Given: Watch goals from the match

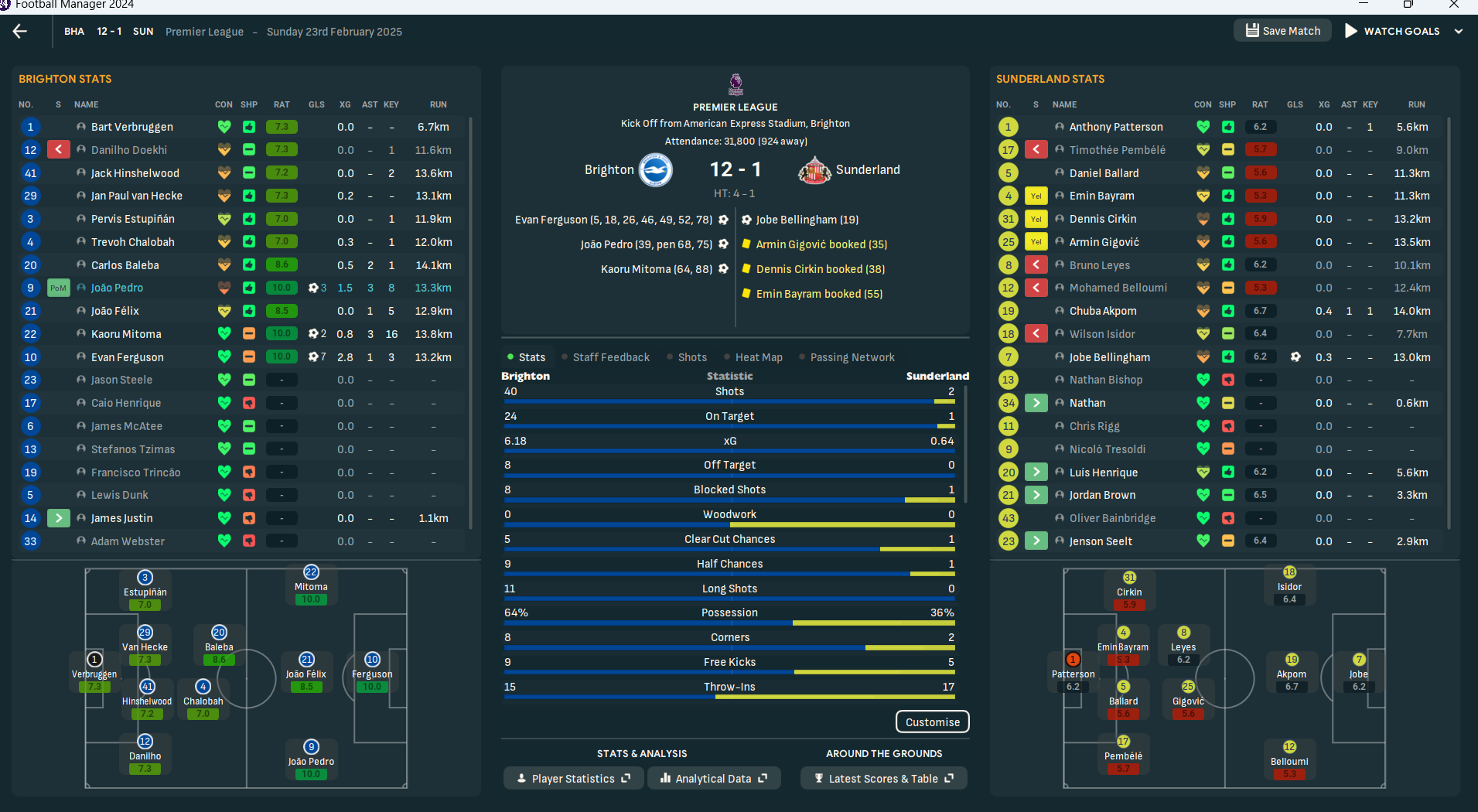Looking at the screenshot, I should coord(1392,31).
